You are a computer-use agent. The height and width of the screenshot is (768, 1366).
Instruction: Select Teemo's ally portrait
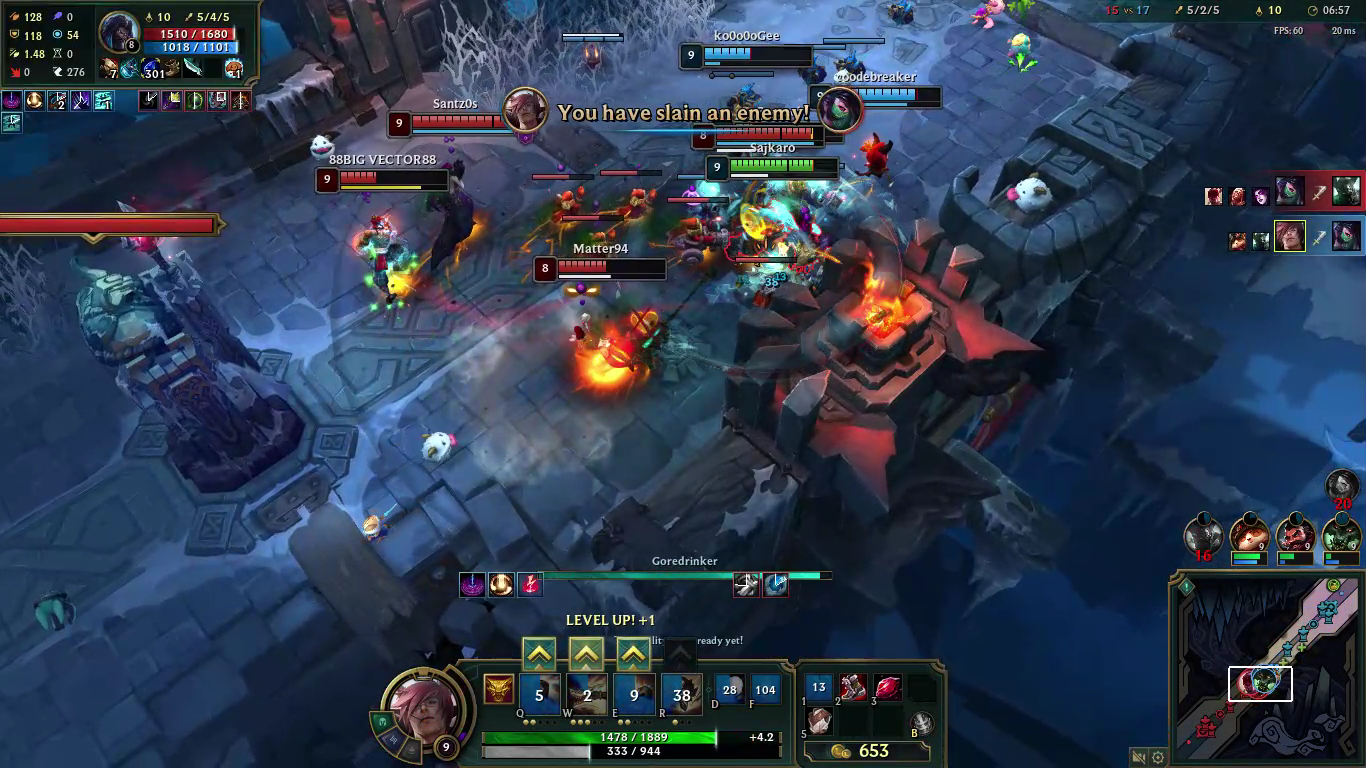pos(1250,535)
